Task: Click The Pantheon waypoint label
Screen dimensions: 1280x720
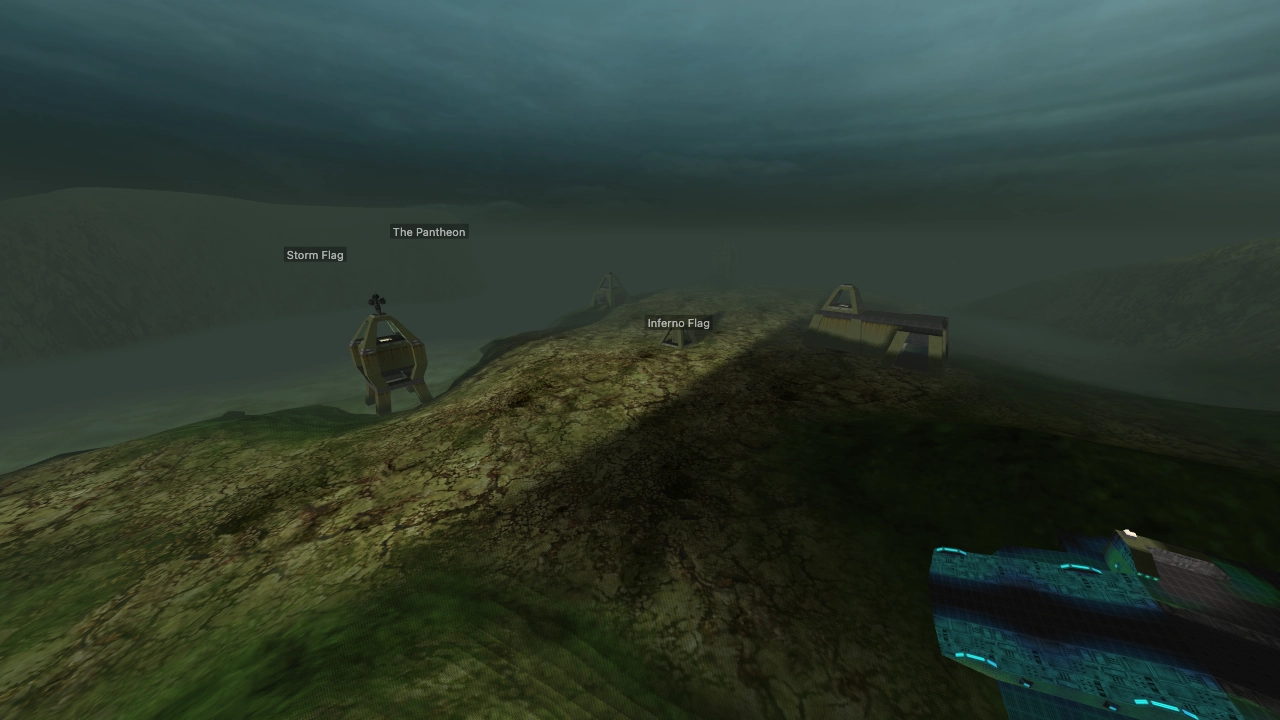Action: 428,231
